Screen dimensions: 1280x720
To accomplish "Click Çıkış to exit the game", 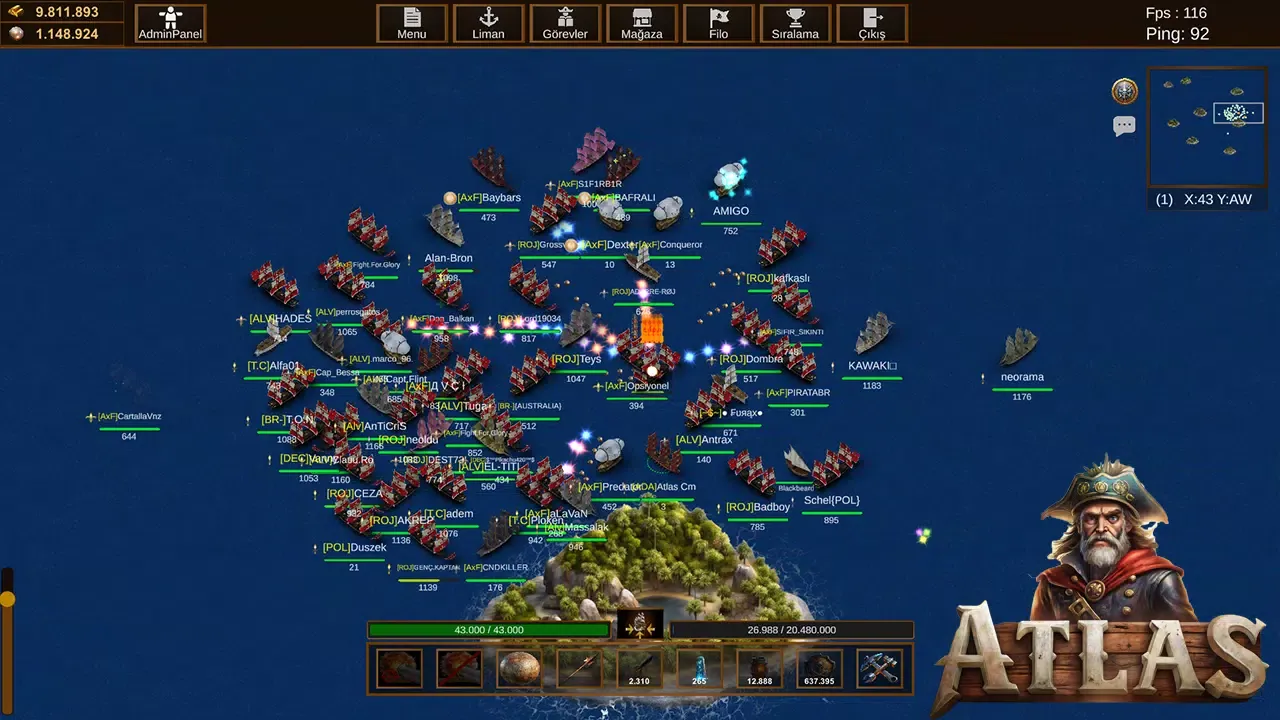I will pos(870,22).
